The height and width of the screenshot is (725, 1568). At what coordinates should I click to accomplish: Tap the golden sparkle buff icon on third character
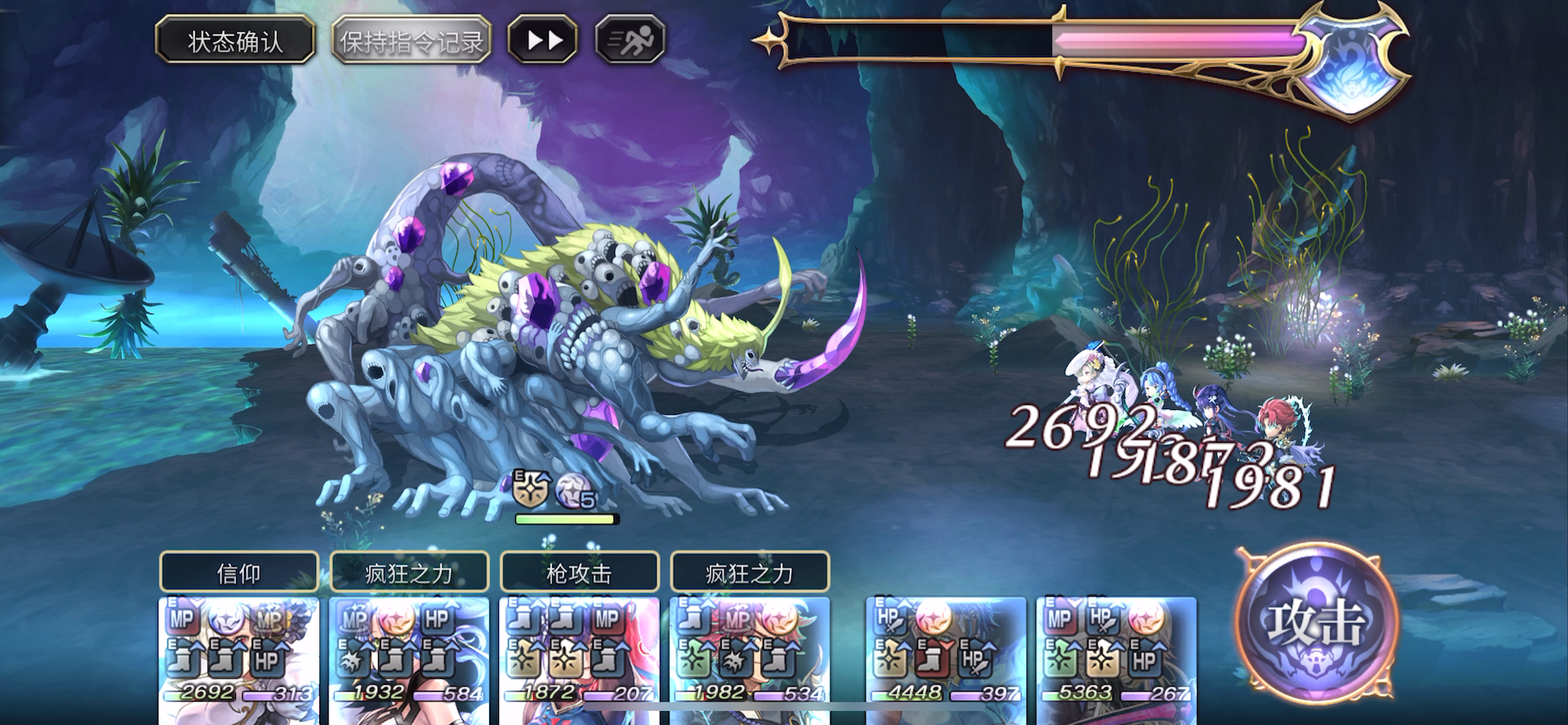pos(524,658)
